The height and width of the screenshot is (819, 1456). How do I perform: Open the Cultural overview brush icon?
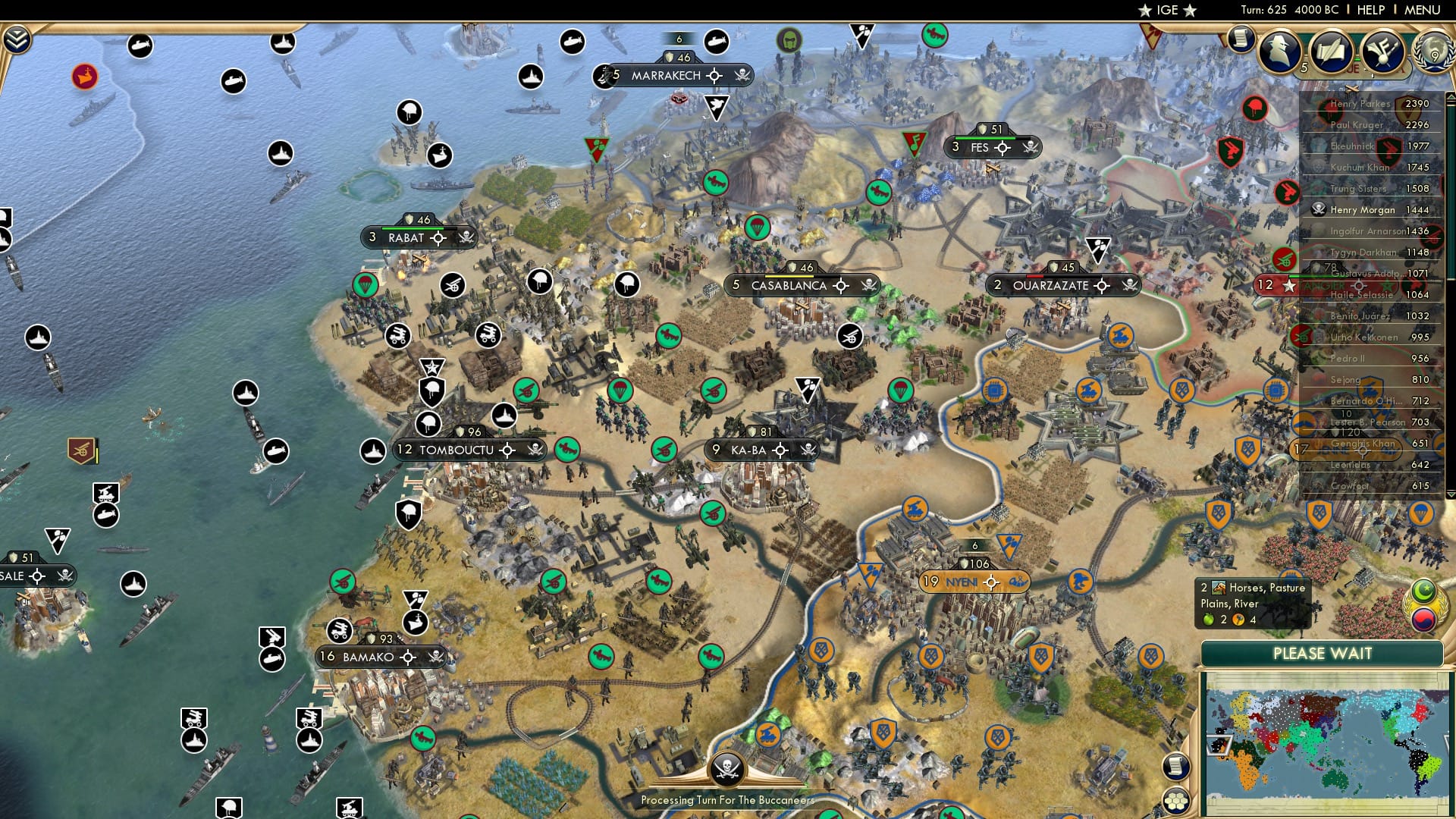point(1384,51)
